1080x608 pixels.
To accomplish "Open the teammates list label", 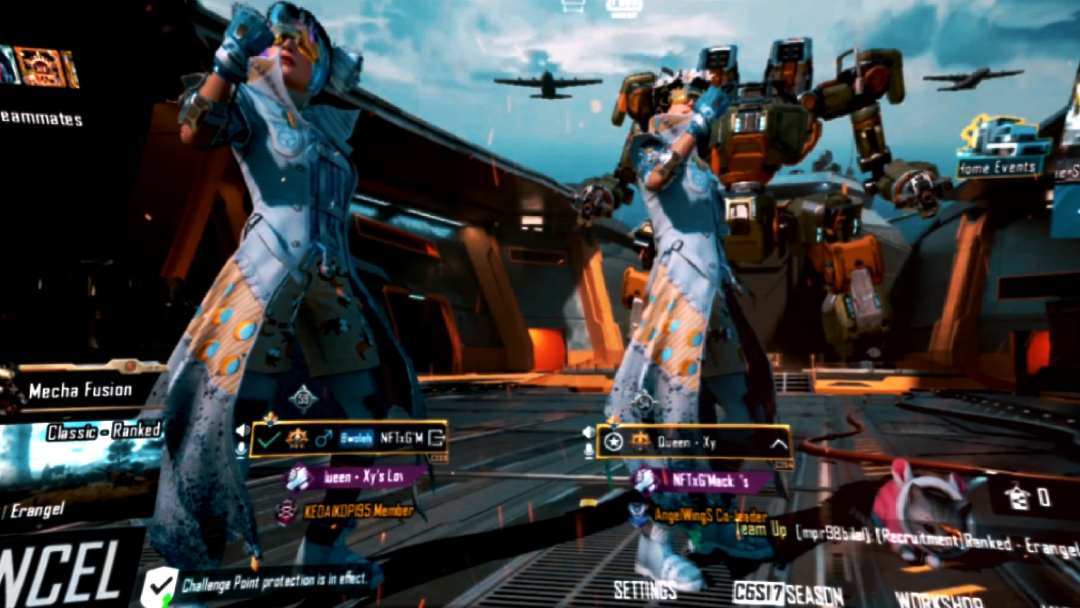I will [x=40, y=118].
